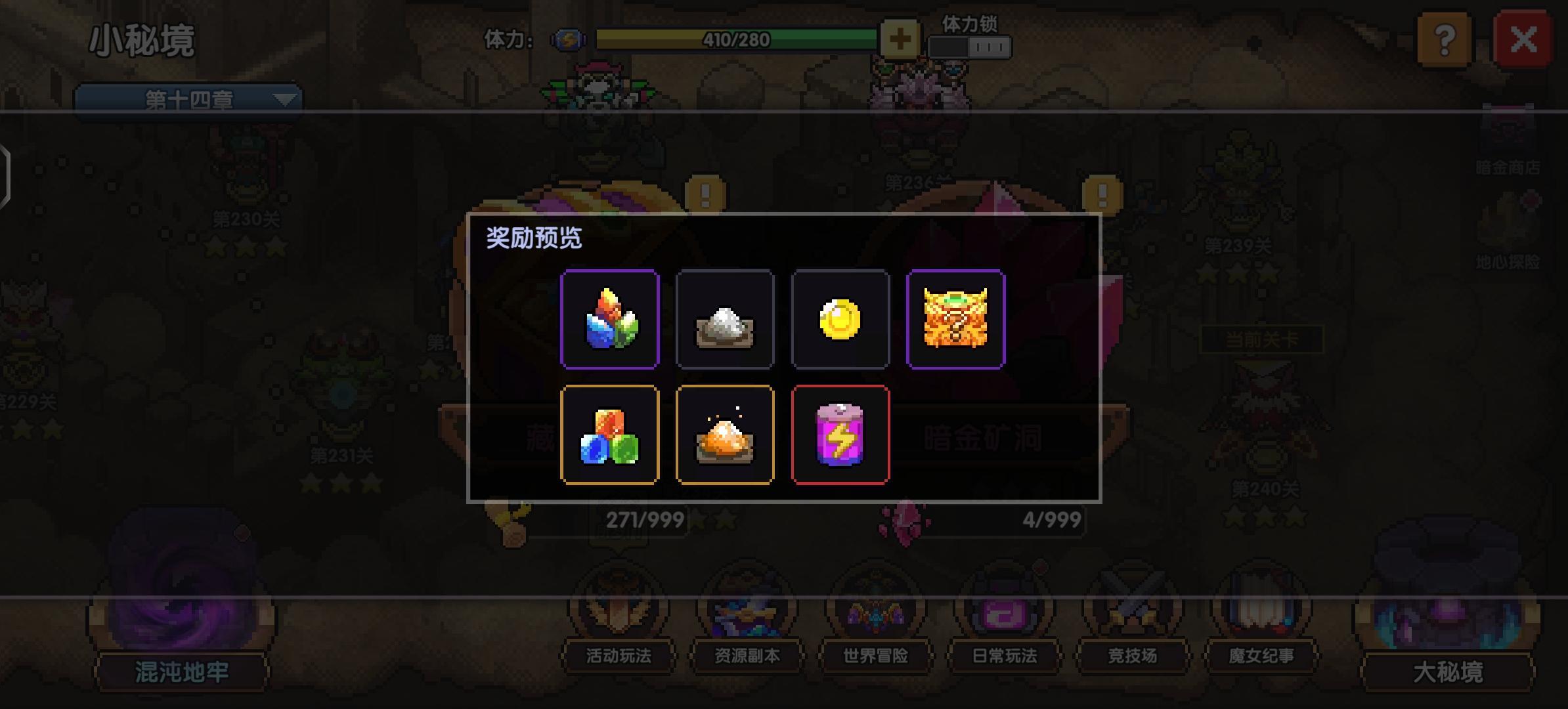Click the purple energy can reward
This screenshot has width=1568, height=709.
(x=840, y=435)
